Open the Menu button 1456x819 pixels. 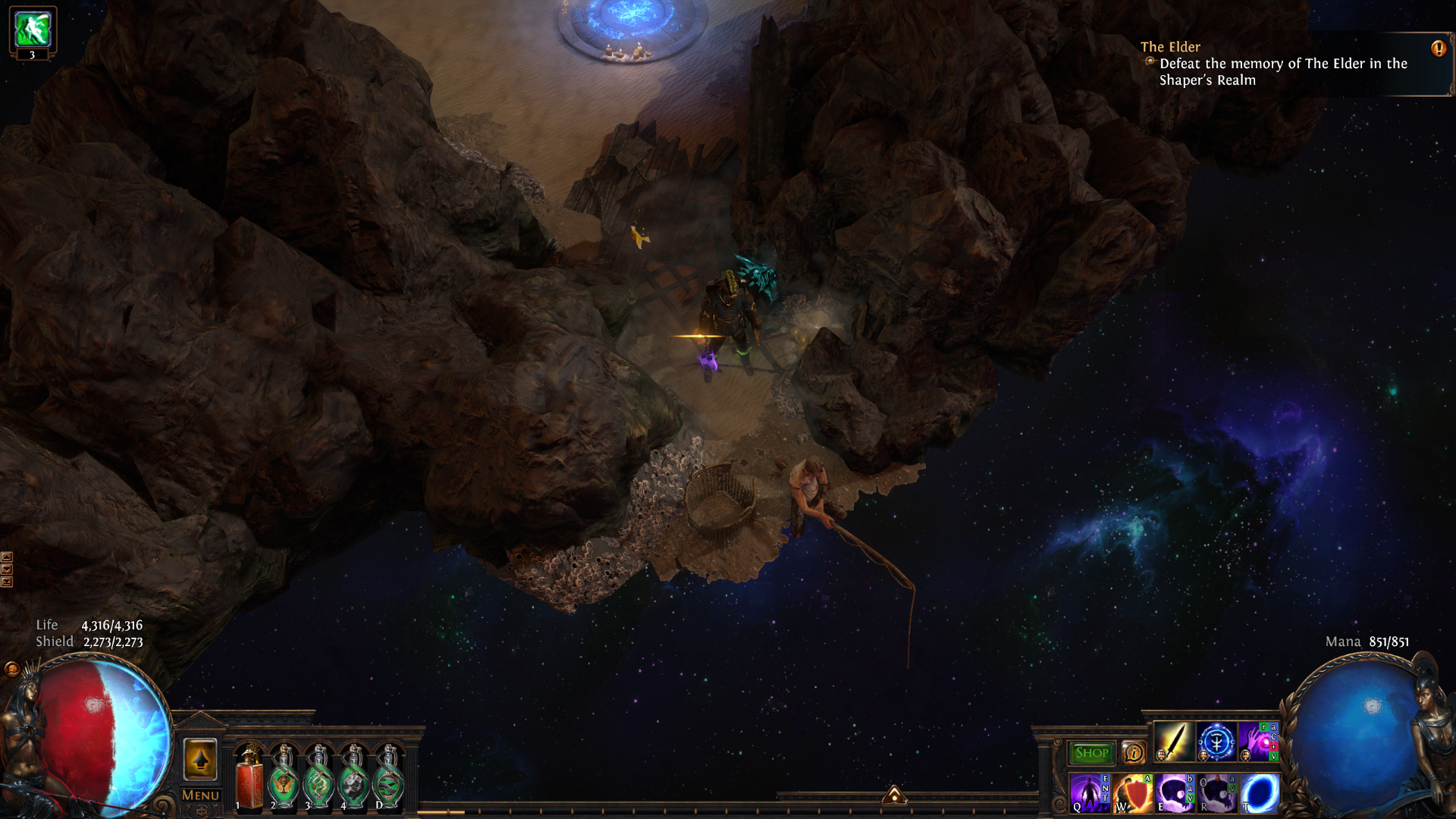point(200,795)
